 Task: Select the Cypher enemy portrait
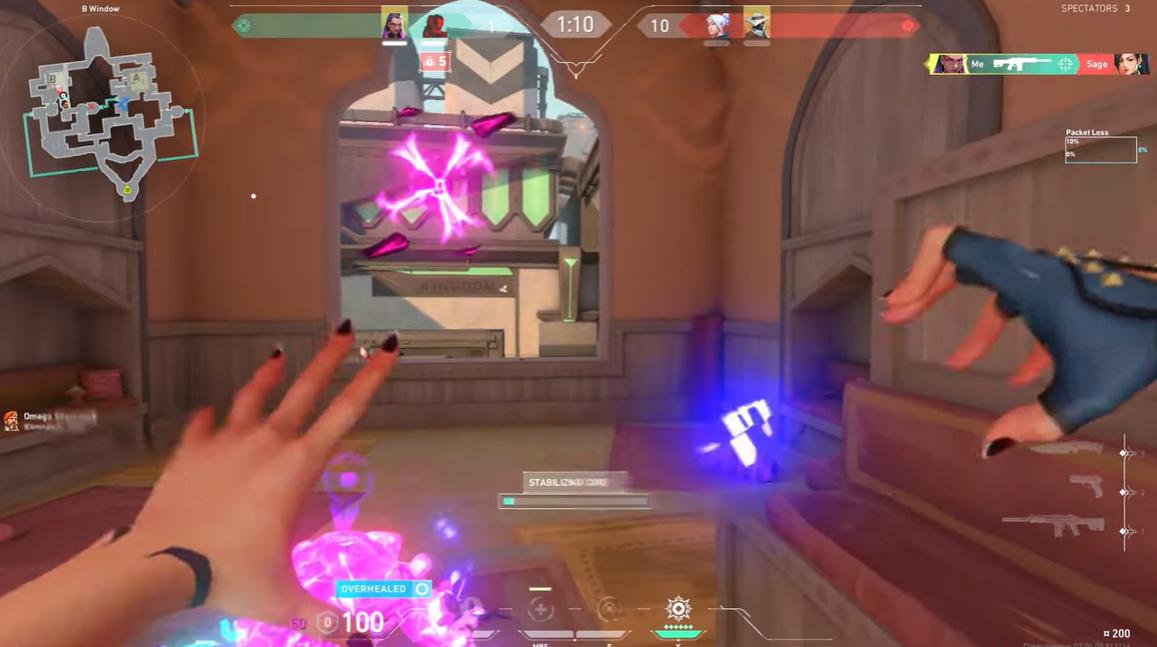pyautogui.click(x=756, y=25)
